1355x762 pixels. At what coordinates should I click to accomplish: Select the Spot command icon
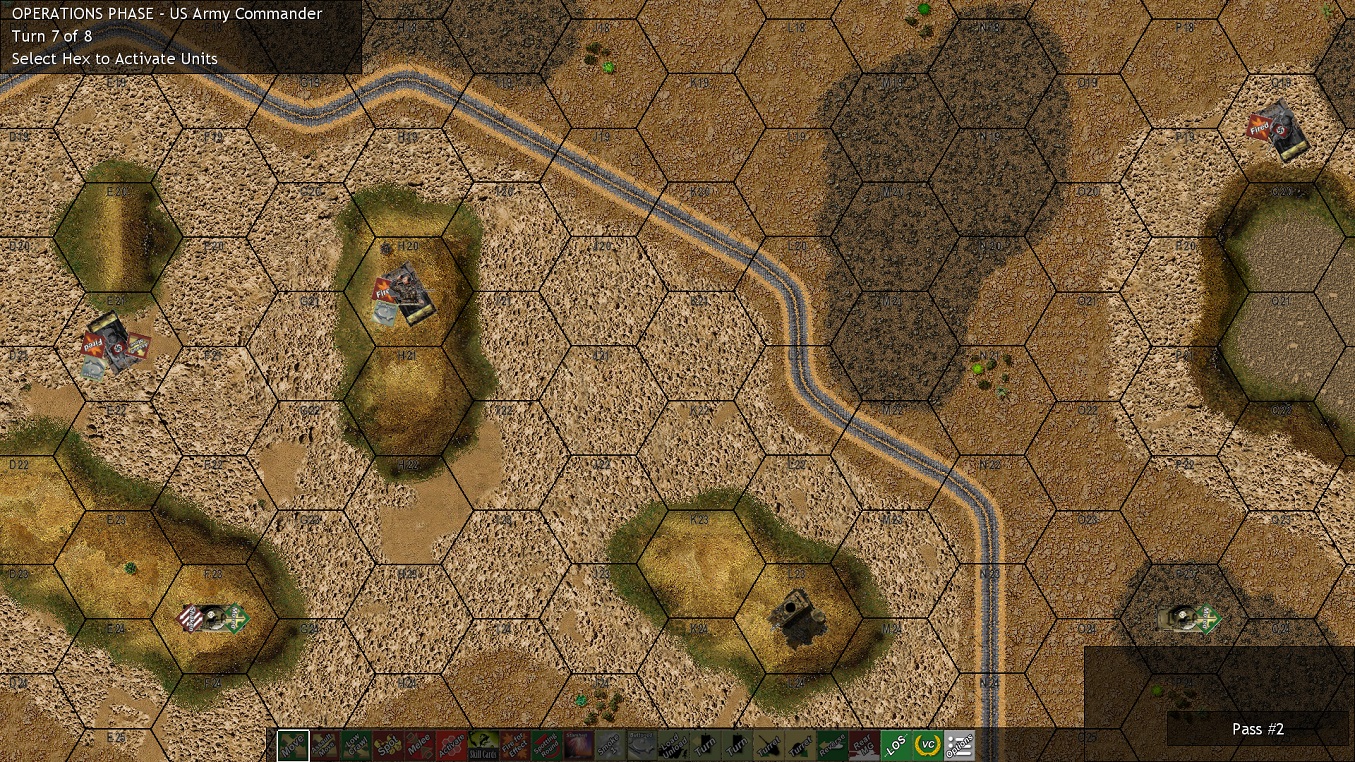(x=387, y=746)
